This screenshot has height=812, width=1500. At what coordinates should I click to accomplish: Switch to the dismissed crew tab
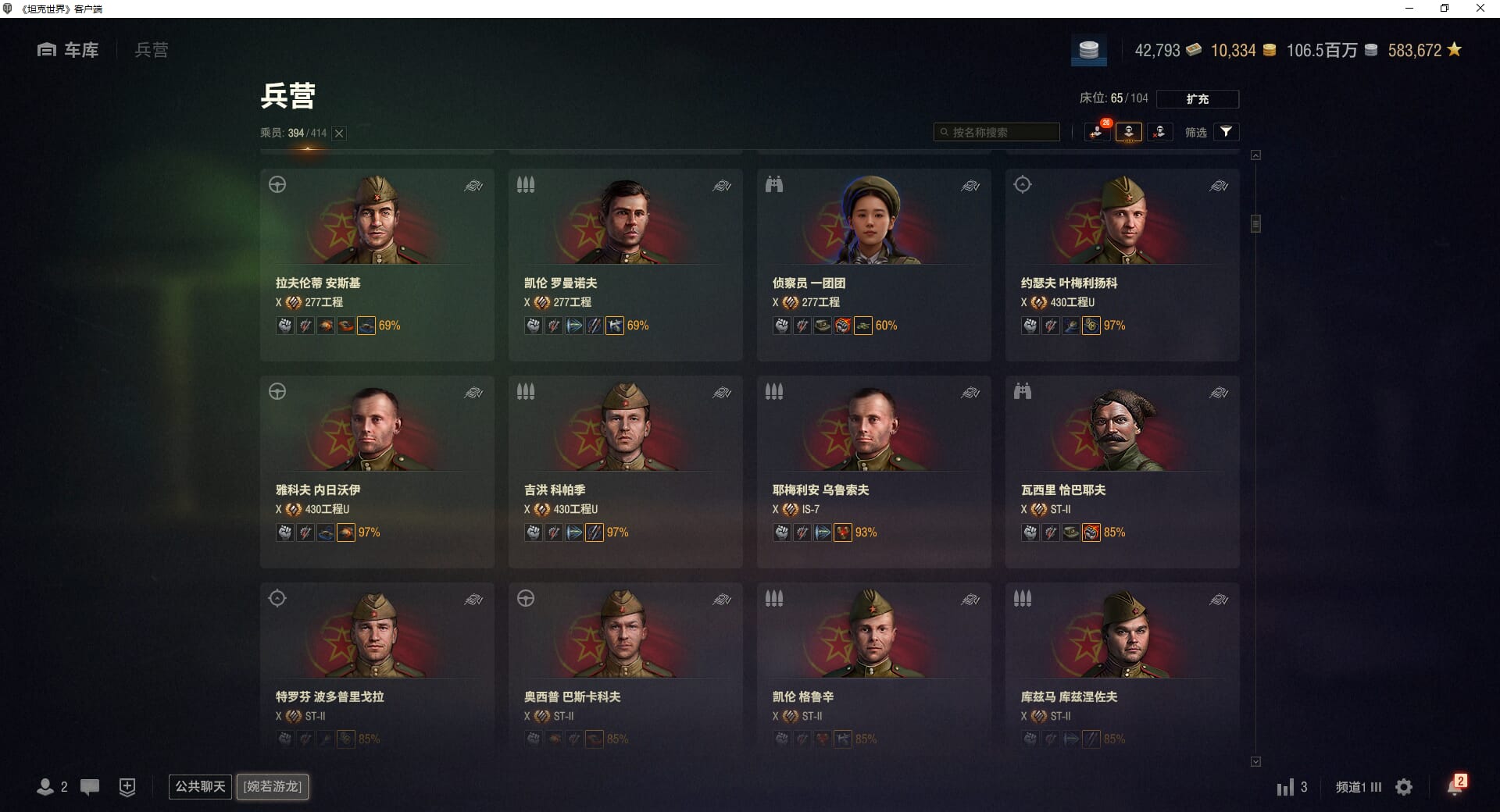click(1159, 132)
